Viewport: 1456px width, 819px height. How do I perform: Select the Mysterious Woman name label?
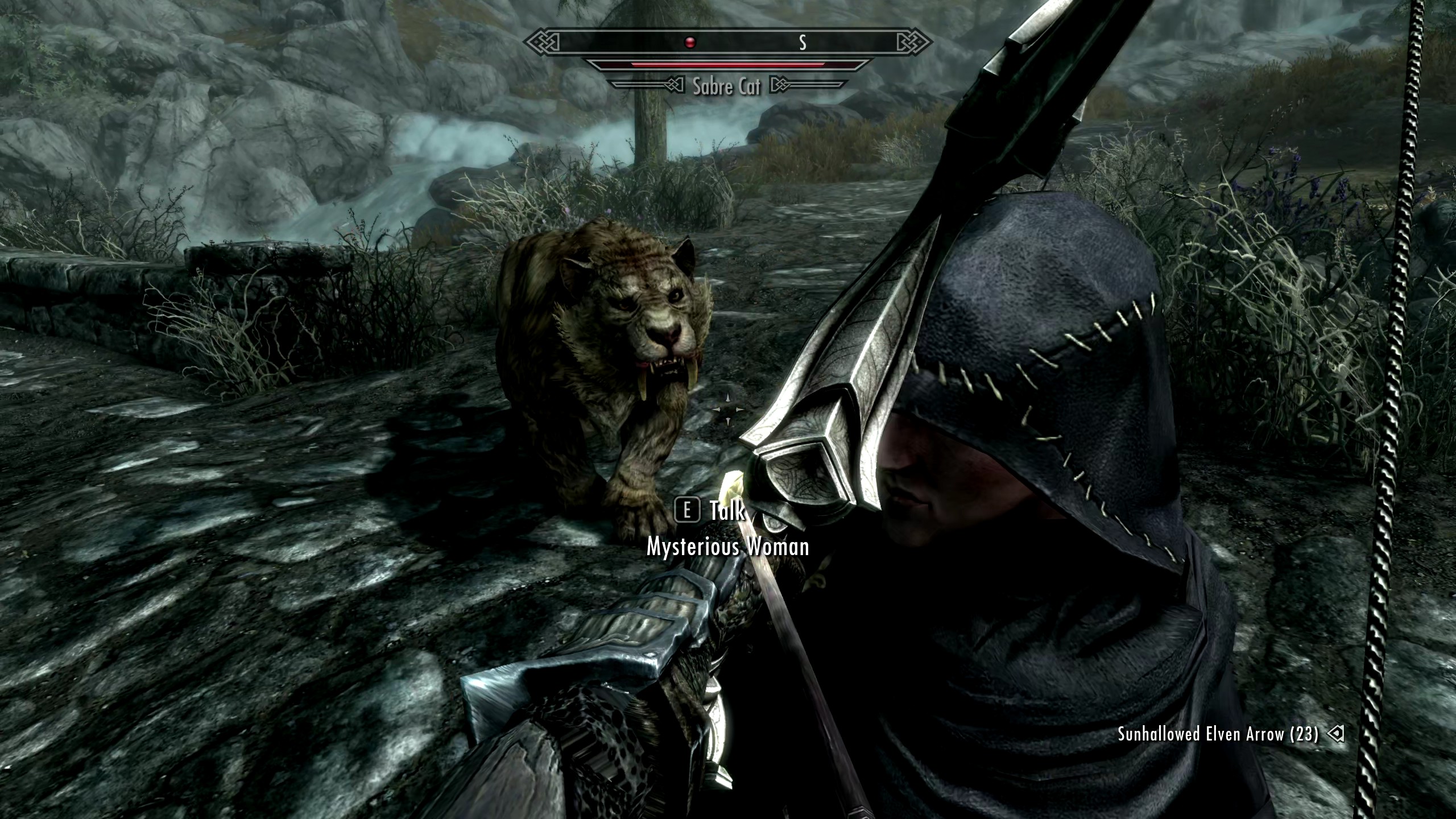point(729,548)
